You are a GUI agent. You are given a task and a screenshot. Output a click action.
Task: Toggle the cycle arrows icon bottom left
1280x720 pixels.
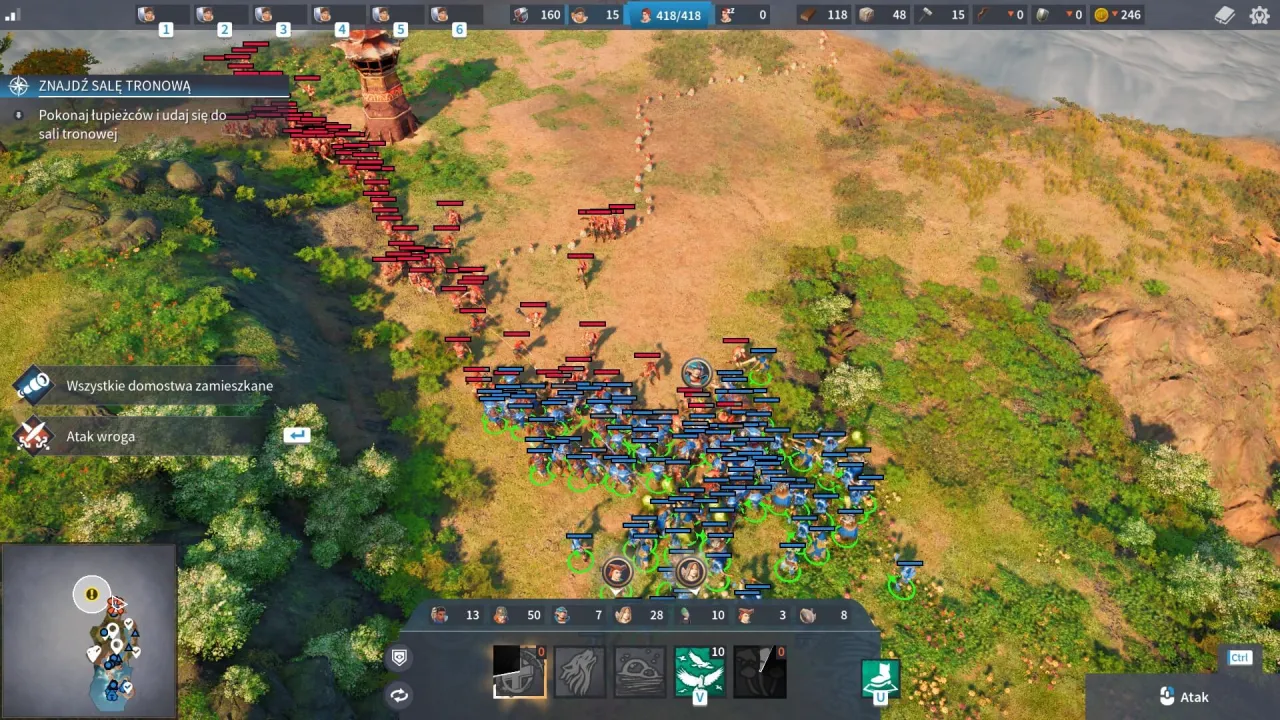point(398,694)
